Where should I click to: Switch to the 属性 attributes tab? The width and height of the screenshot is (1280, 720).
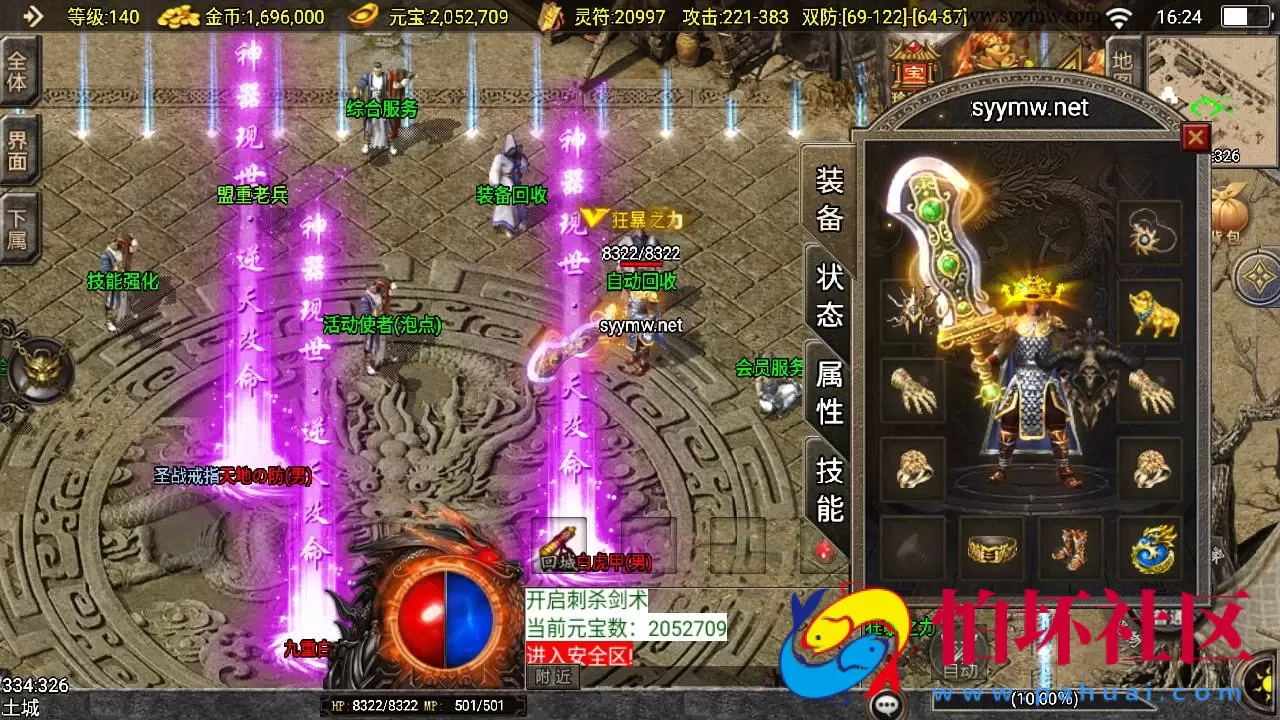(828, 392)
